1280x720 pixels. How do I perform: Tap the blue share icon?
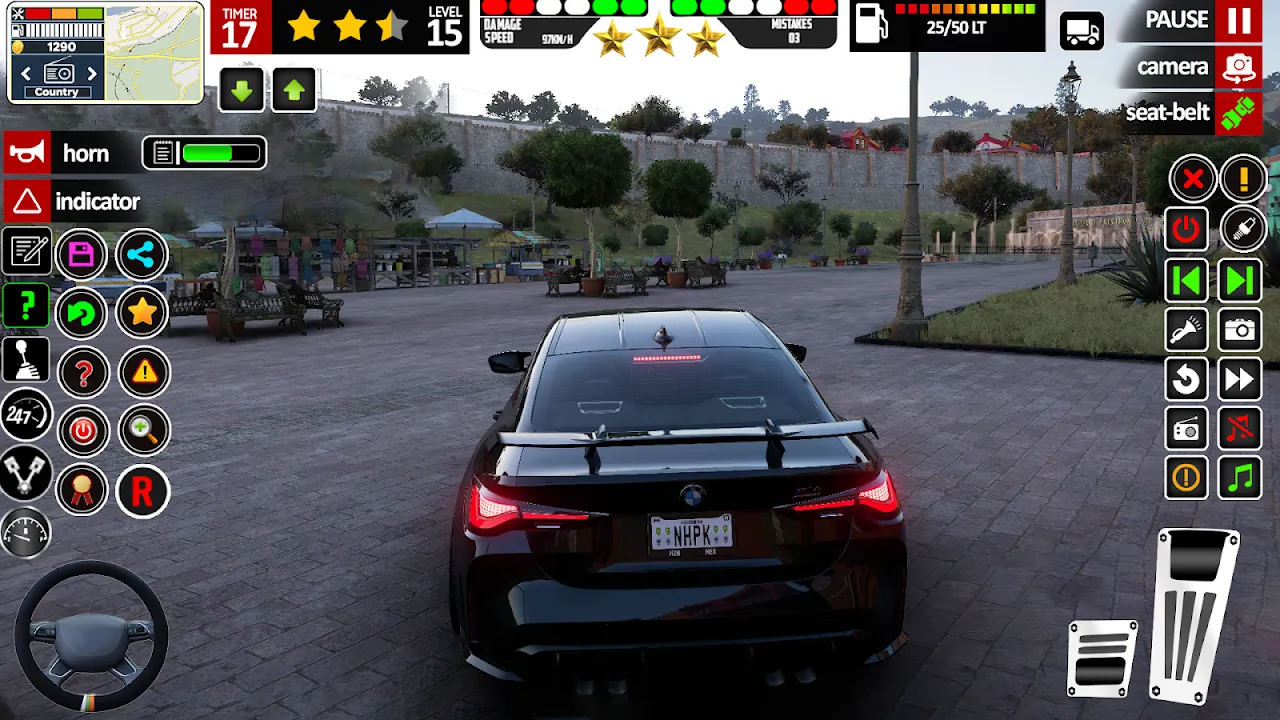point(141,255)
